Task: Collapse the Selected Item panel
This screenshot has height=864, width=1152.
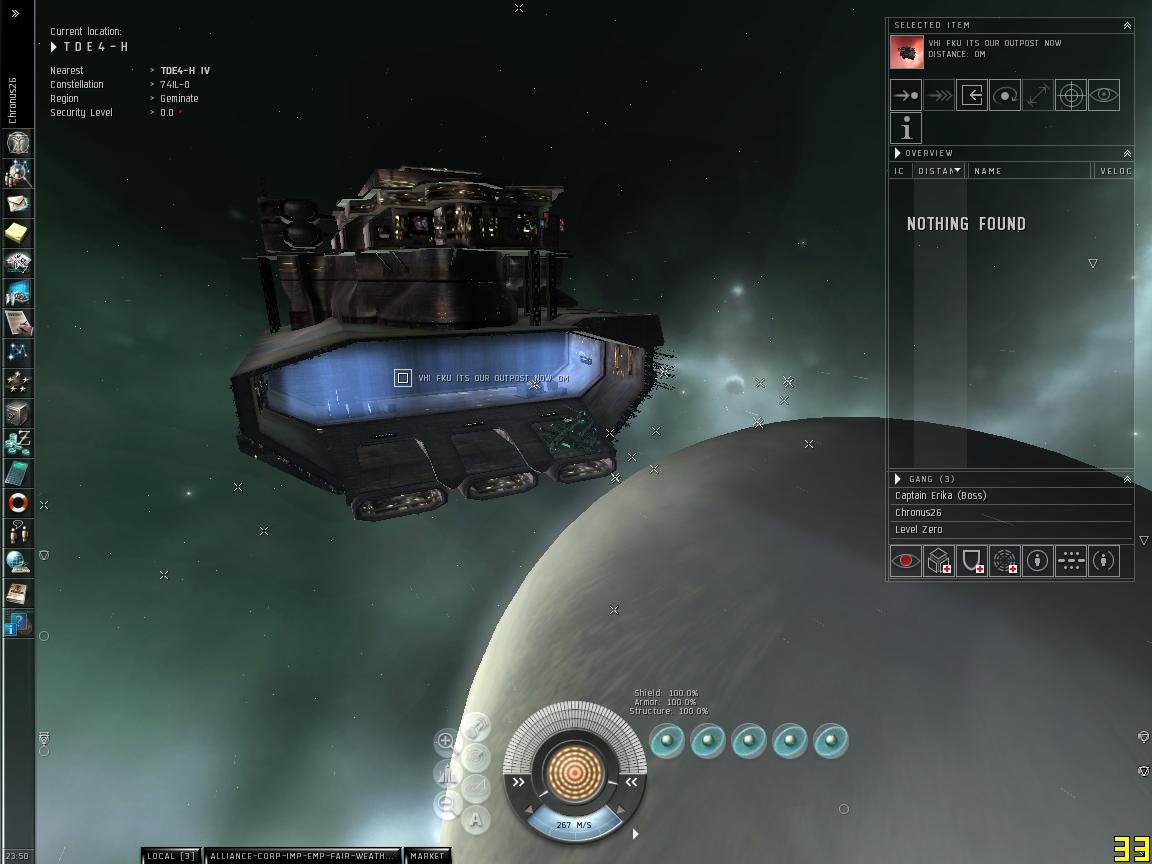Action: [1127, 26]
